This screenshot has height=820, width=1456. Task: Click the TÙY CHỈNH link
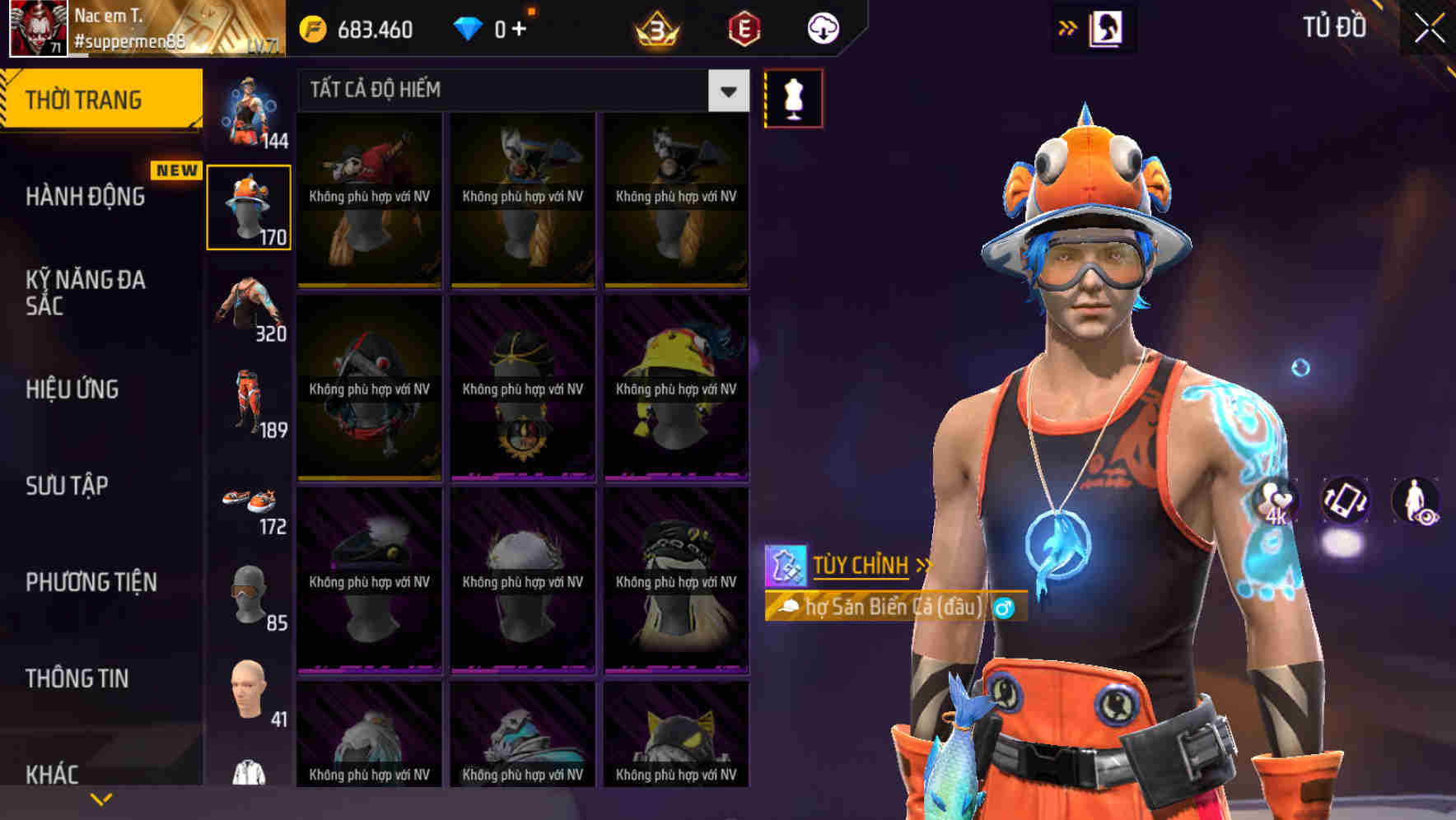[x=861, y=566]
